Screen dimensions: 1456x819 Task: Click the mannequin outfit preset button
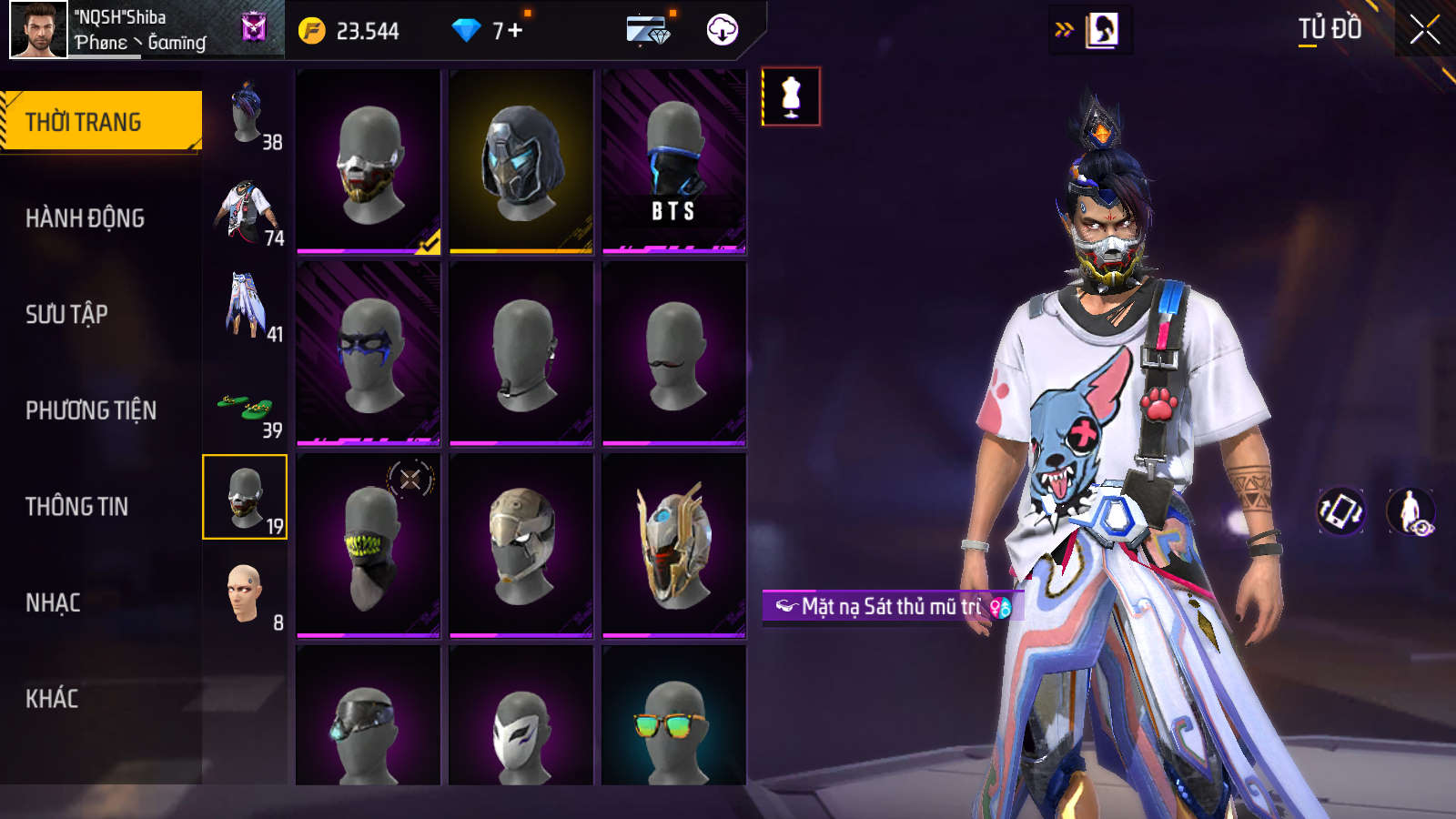click(x=791, y=96)
